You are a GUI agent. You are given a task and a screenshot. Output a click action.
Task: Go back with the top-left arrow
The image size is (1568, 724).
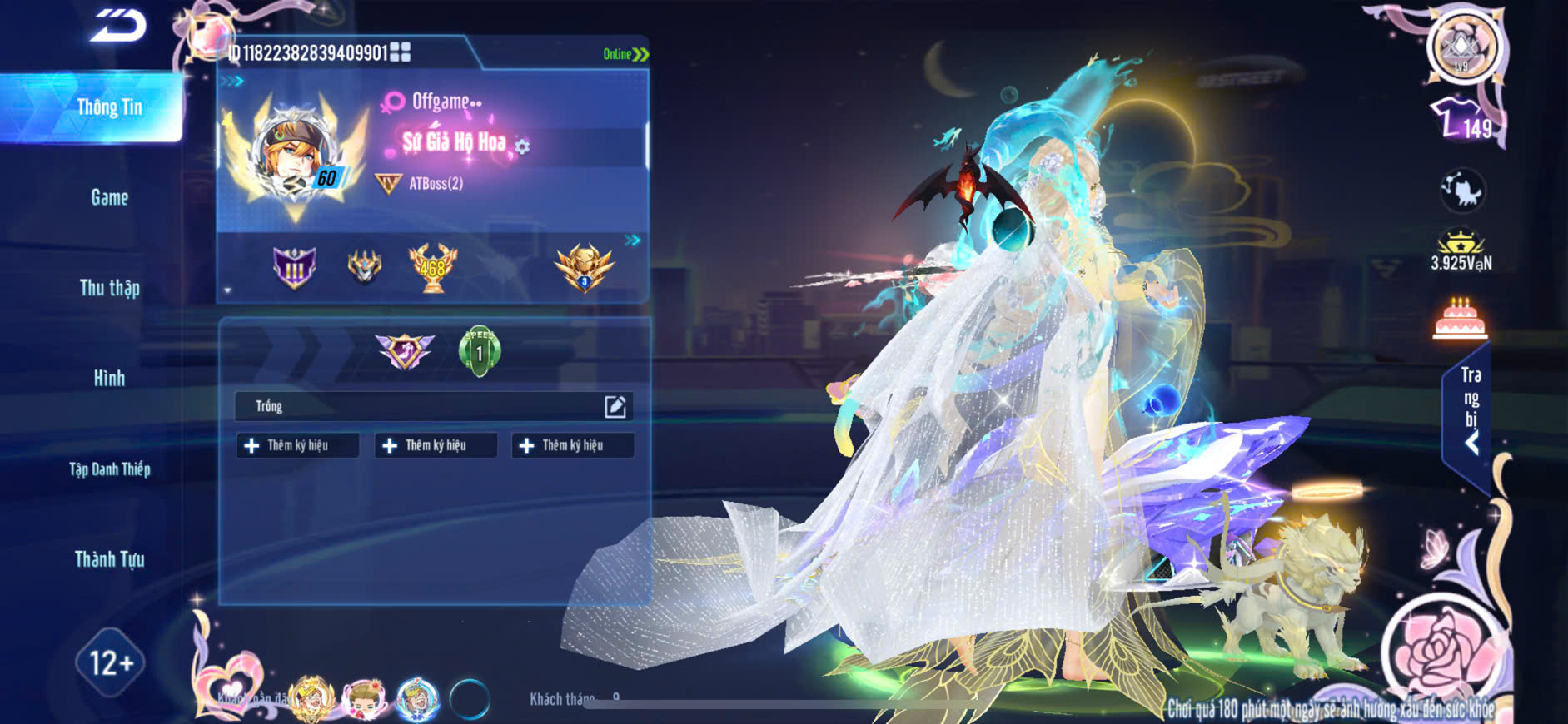click(x=117, y=26)
